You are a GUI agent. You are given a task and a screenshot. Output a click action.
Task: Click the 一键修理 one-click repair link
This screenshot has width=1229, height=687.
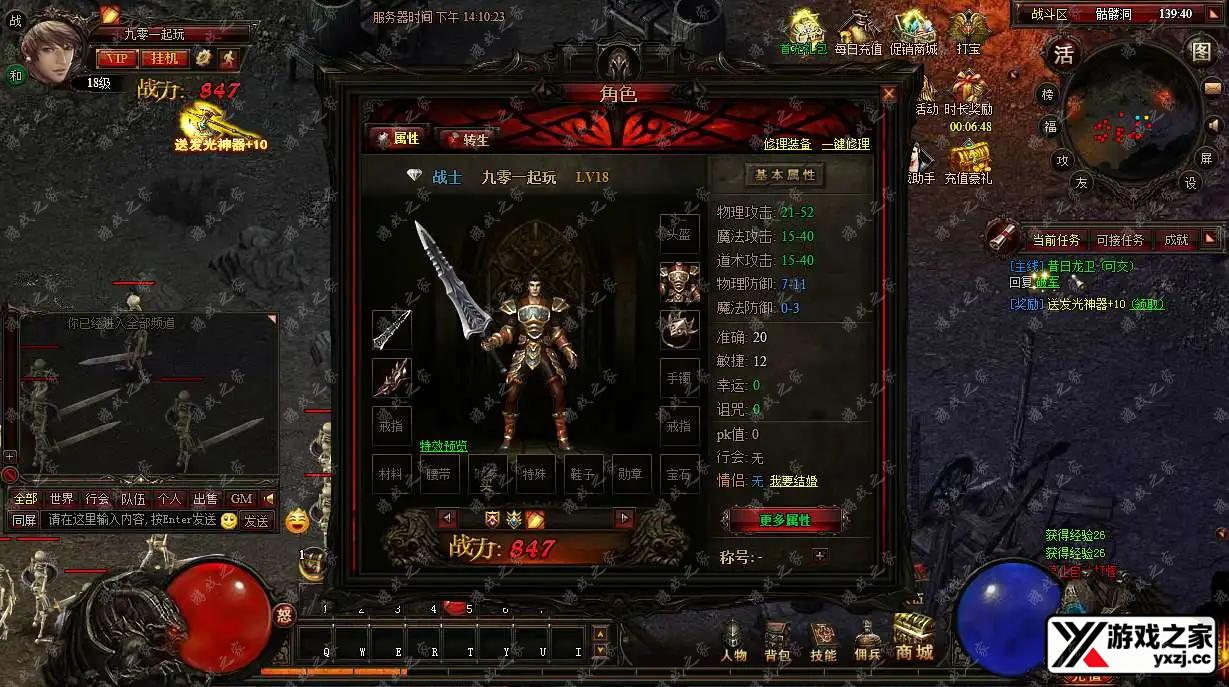click(x=845, y=144)
